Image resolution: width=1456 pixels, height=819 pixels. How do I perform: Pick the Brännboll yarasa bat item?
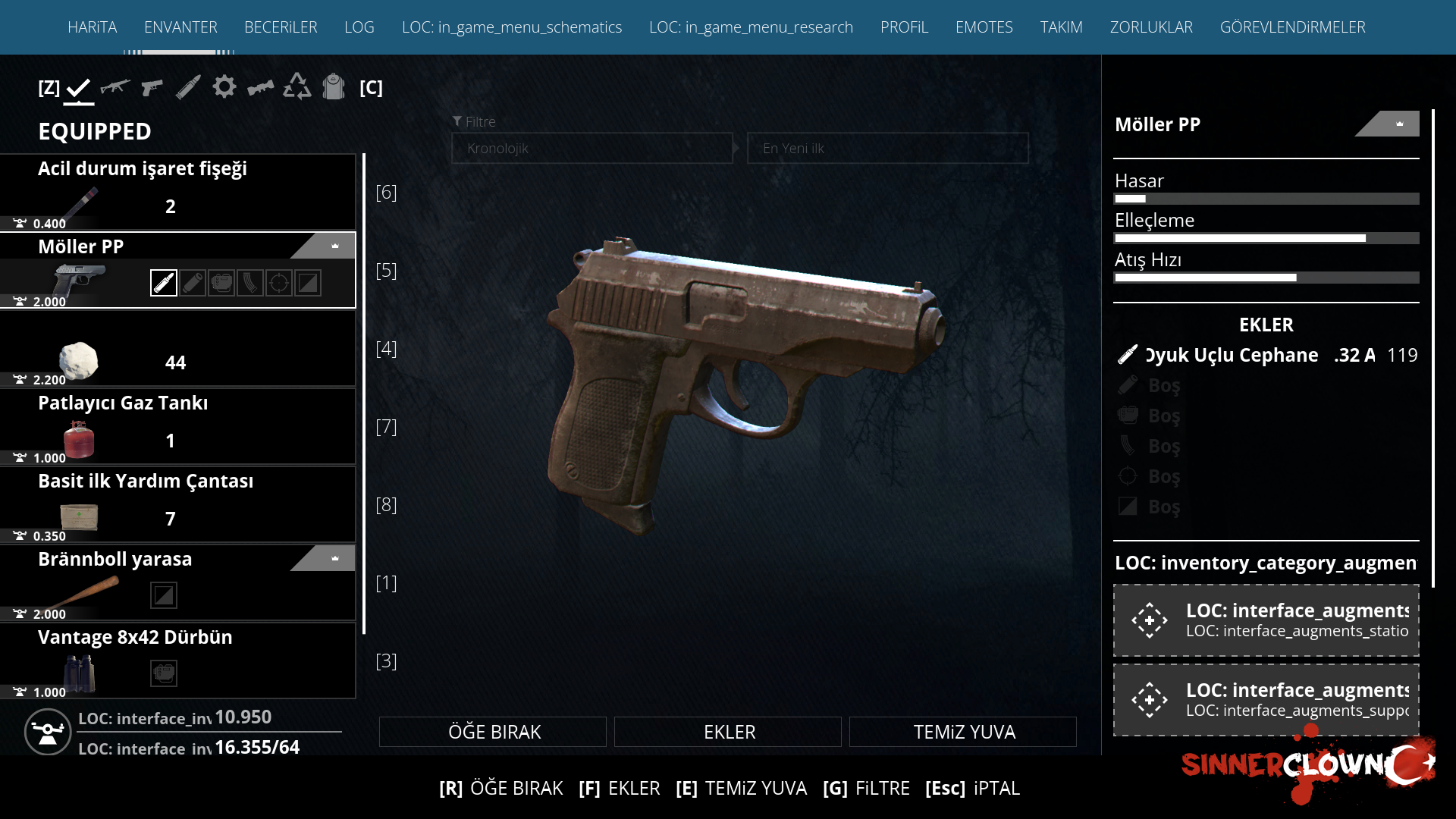(x=178, y=582)
